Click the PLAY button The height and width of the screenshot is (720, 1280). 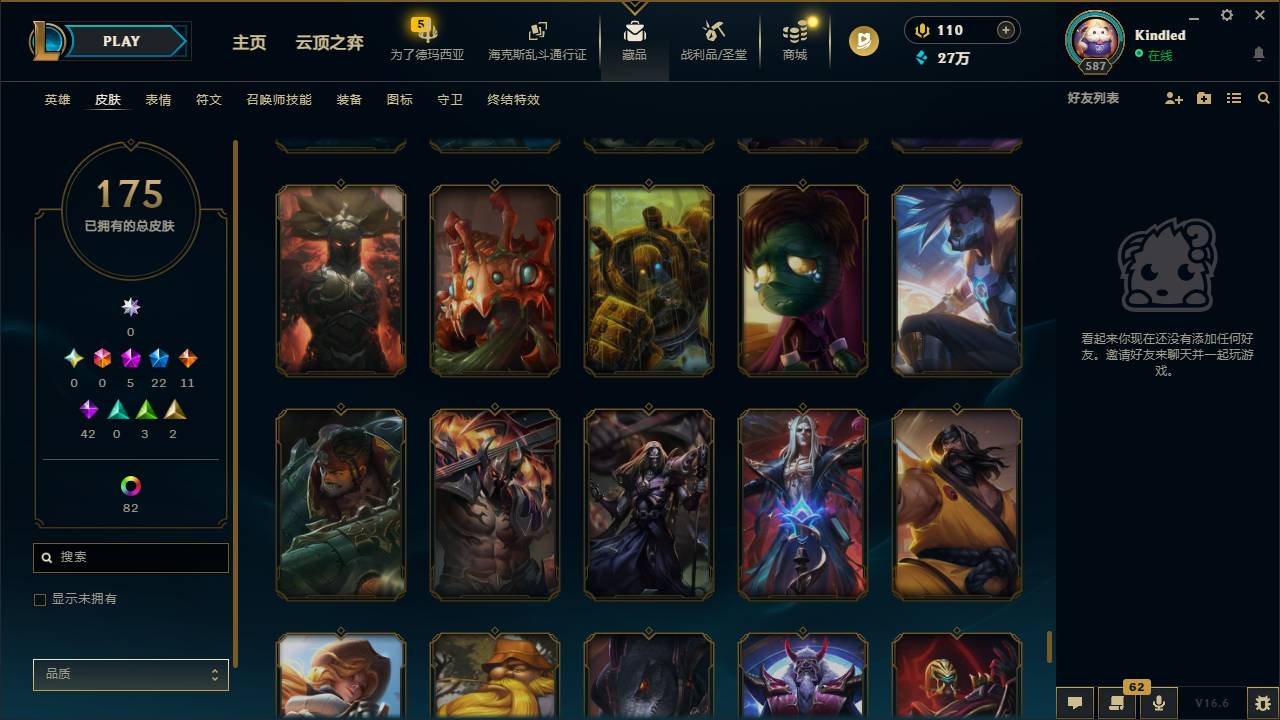[121, 41]
